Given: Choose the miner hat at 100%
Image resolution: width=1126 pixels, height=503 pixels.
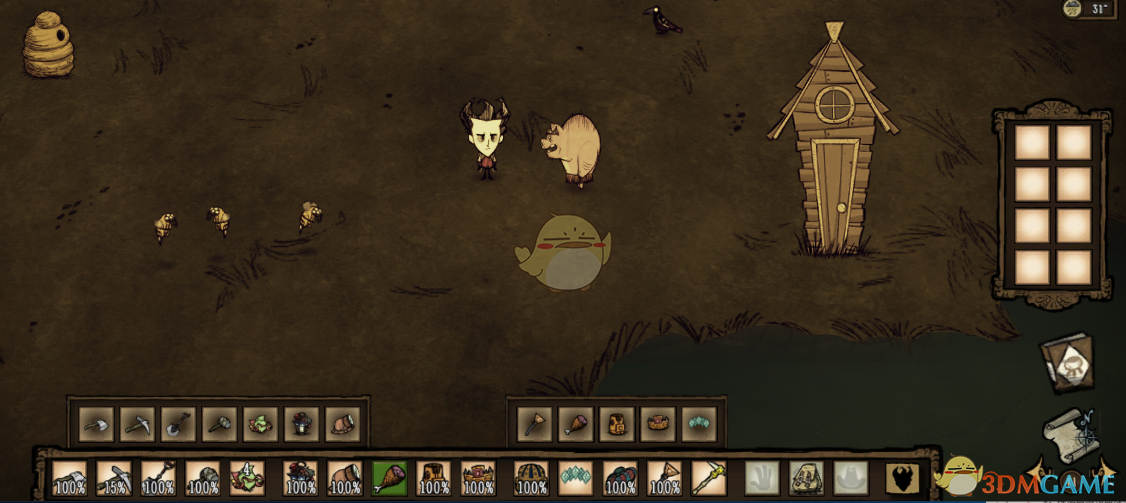Looking at the screenshot, I should point(345,478).
